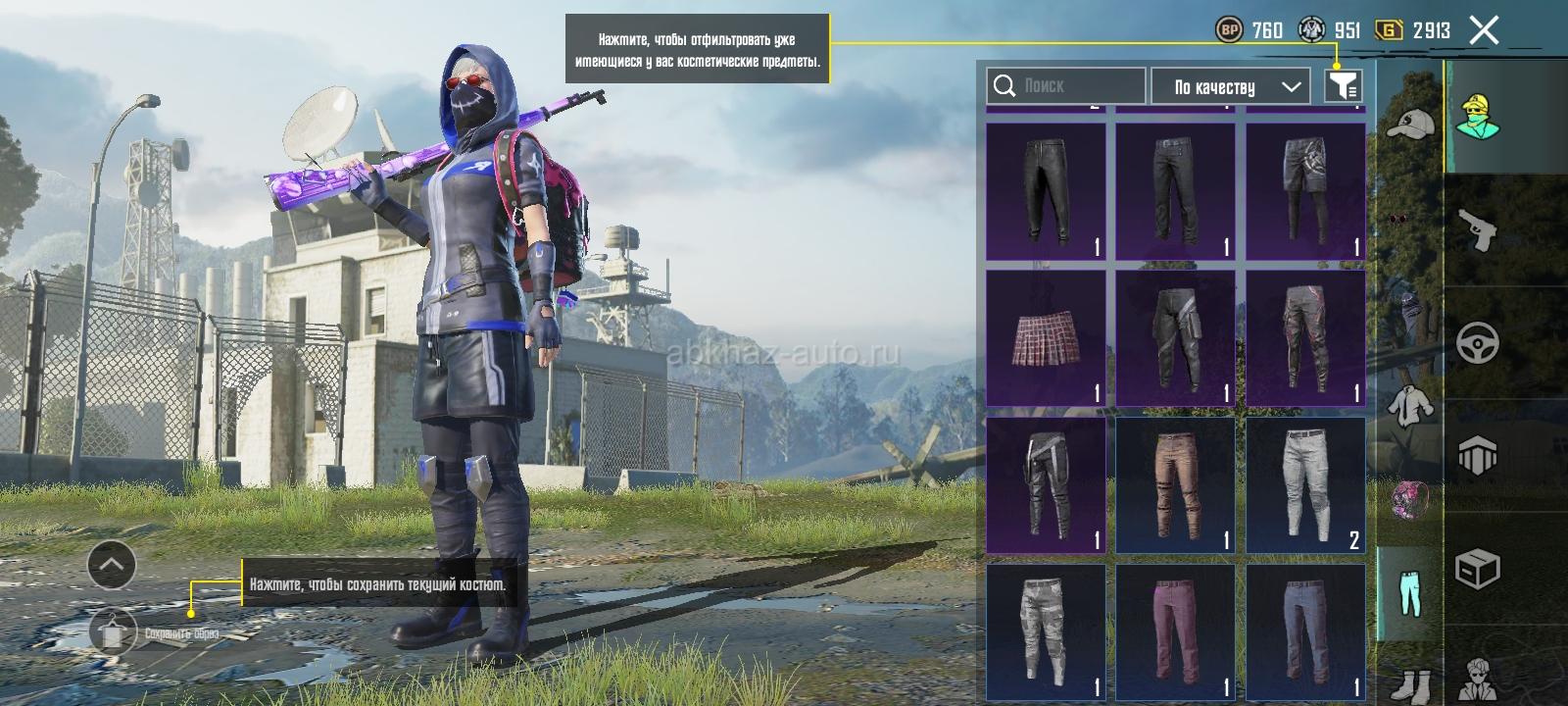The height and width of the screenshot is (706, 1568).
Task: Select the red plaid skirt item
Action: click(x=1046, y=338)
